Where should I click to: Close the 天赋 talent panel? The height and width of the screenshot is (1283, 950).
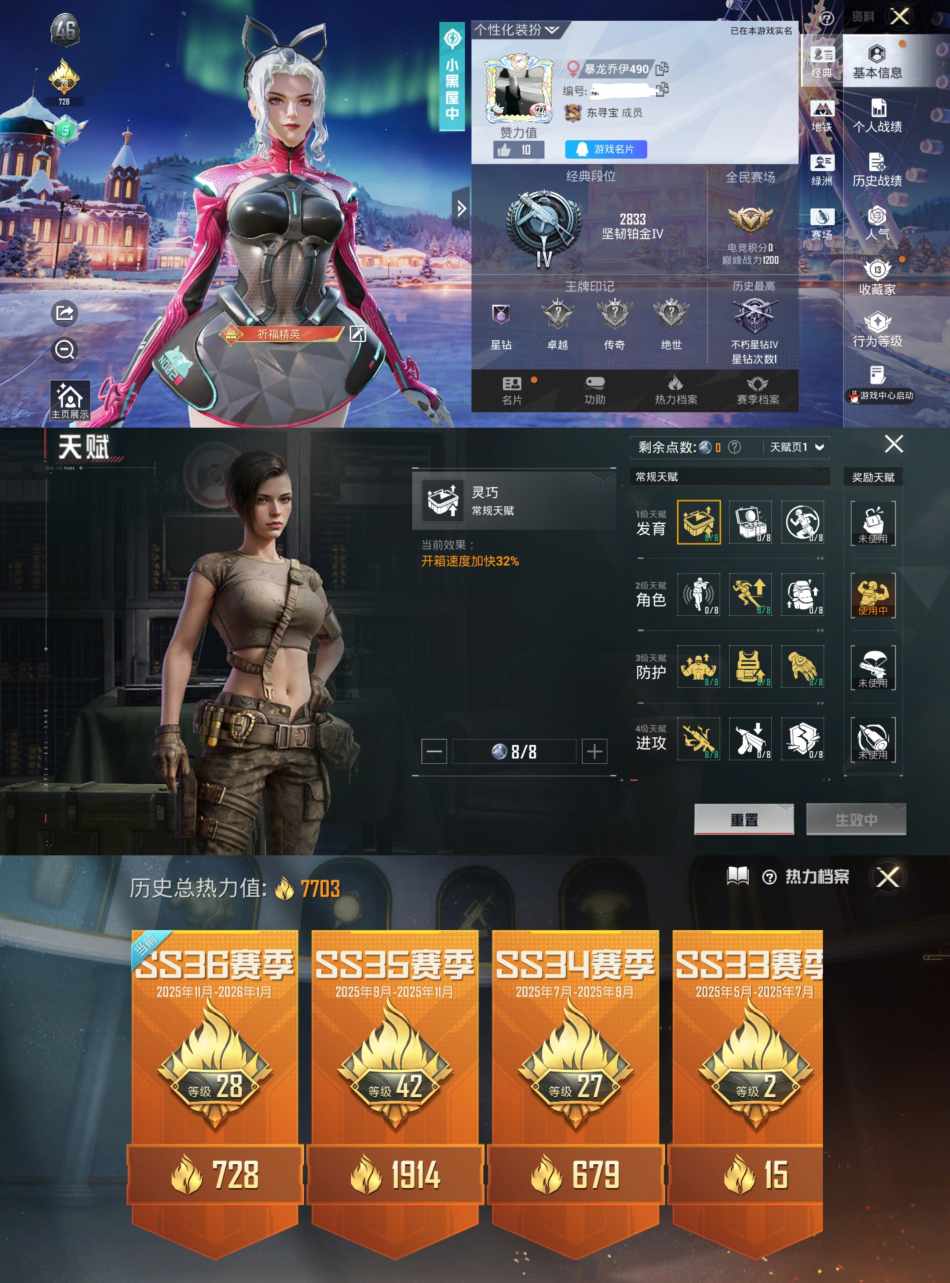894,444
